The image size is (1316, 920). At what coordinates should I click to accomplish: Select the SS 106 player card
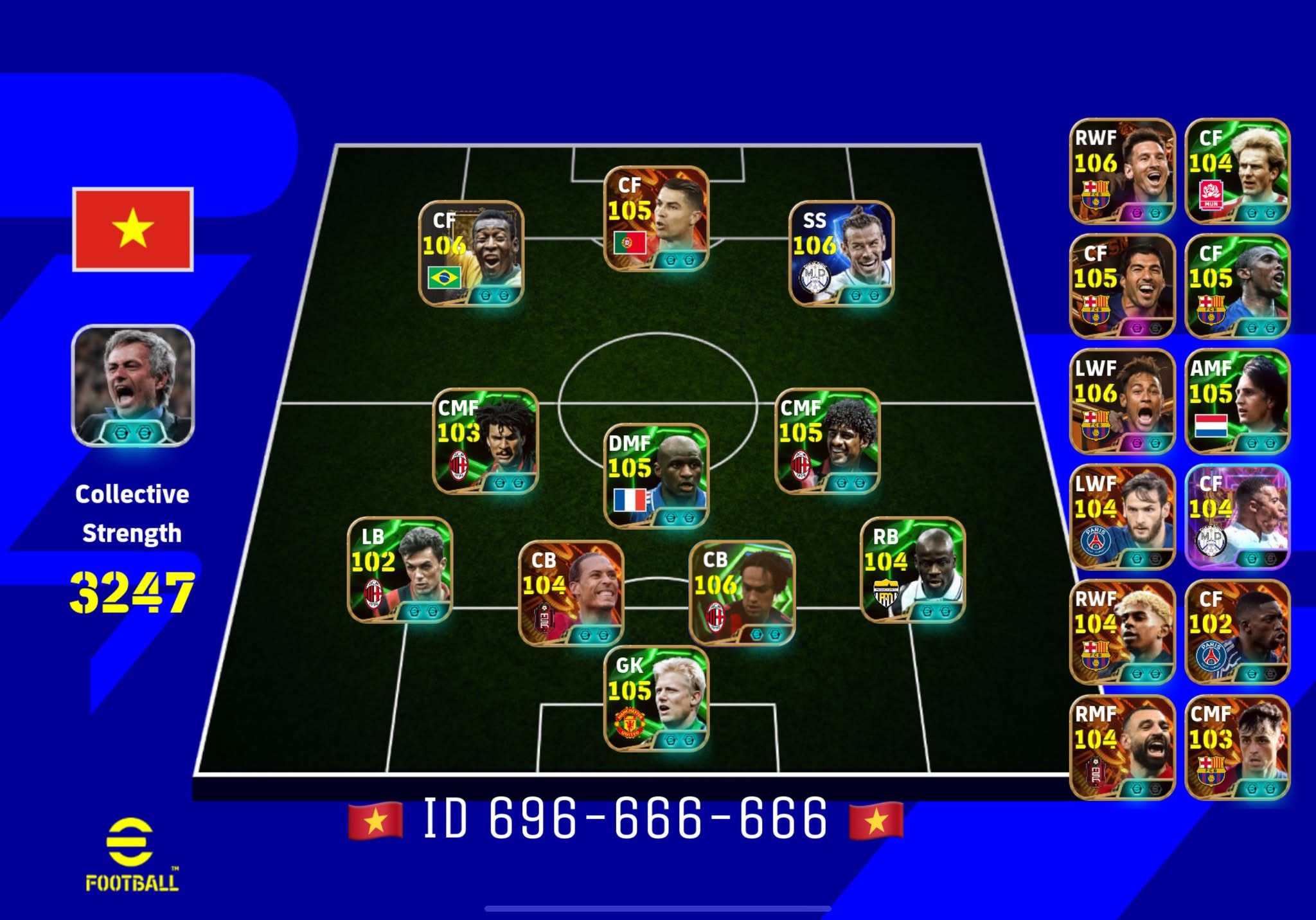(841, 253)
